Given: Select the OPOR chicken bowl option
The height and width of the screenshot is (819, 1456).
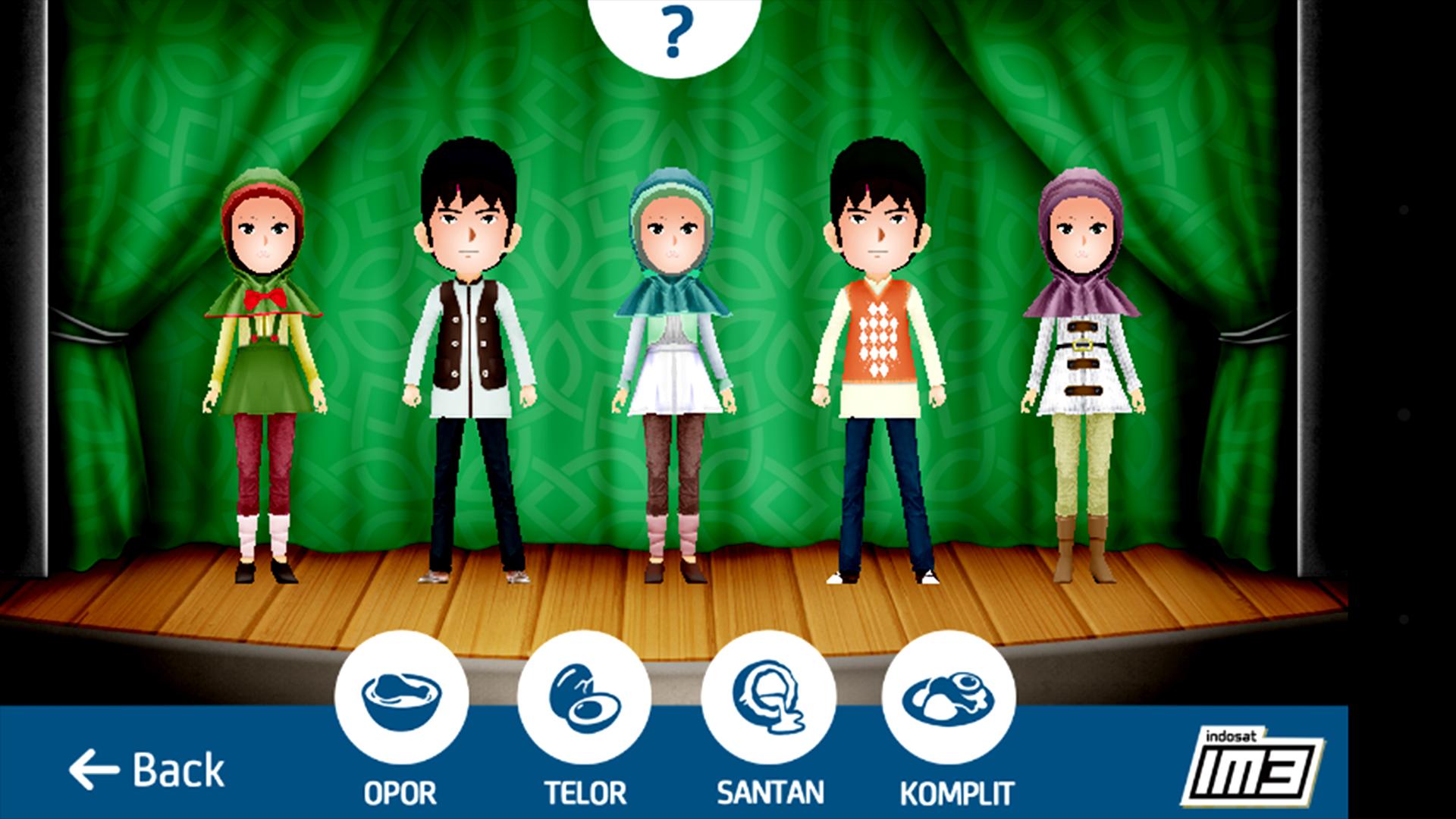Looking at the screenshot, I should click(x=401, y=698).
